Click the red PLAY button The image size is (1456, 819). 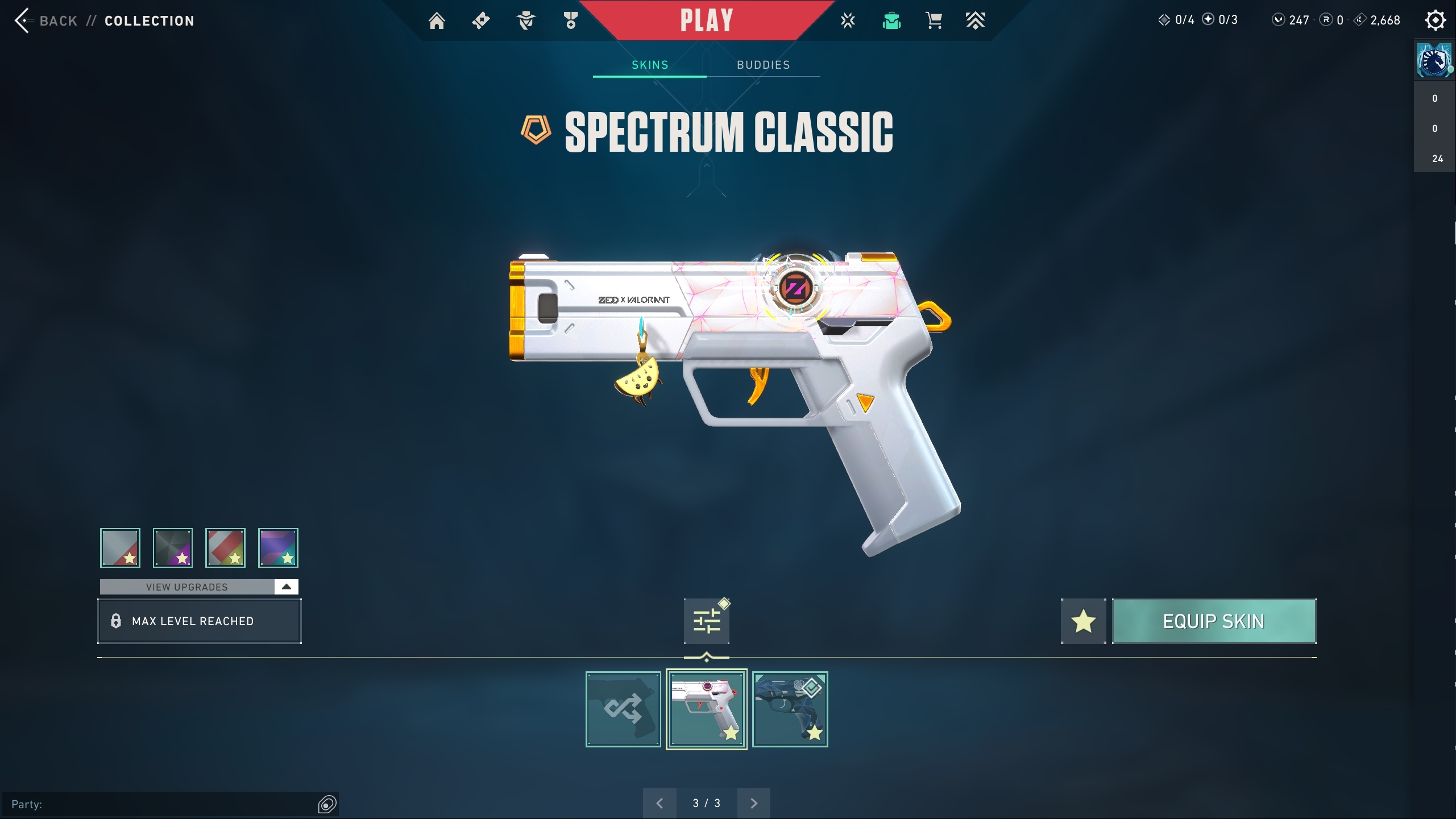pos(707,21)
